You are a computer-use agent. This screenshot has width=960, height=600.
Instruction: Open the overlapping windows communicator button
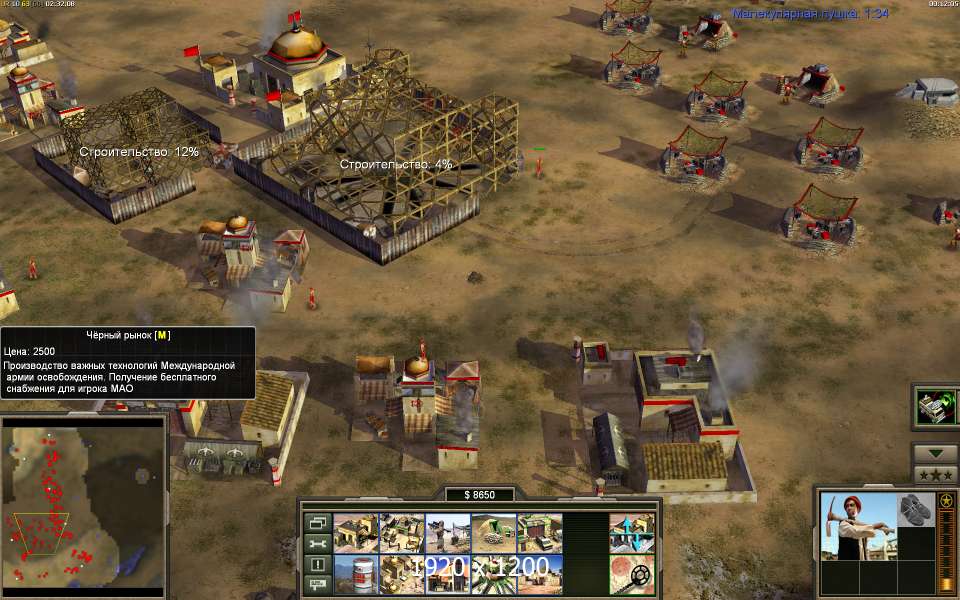[316, 522]
